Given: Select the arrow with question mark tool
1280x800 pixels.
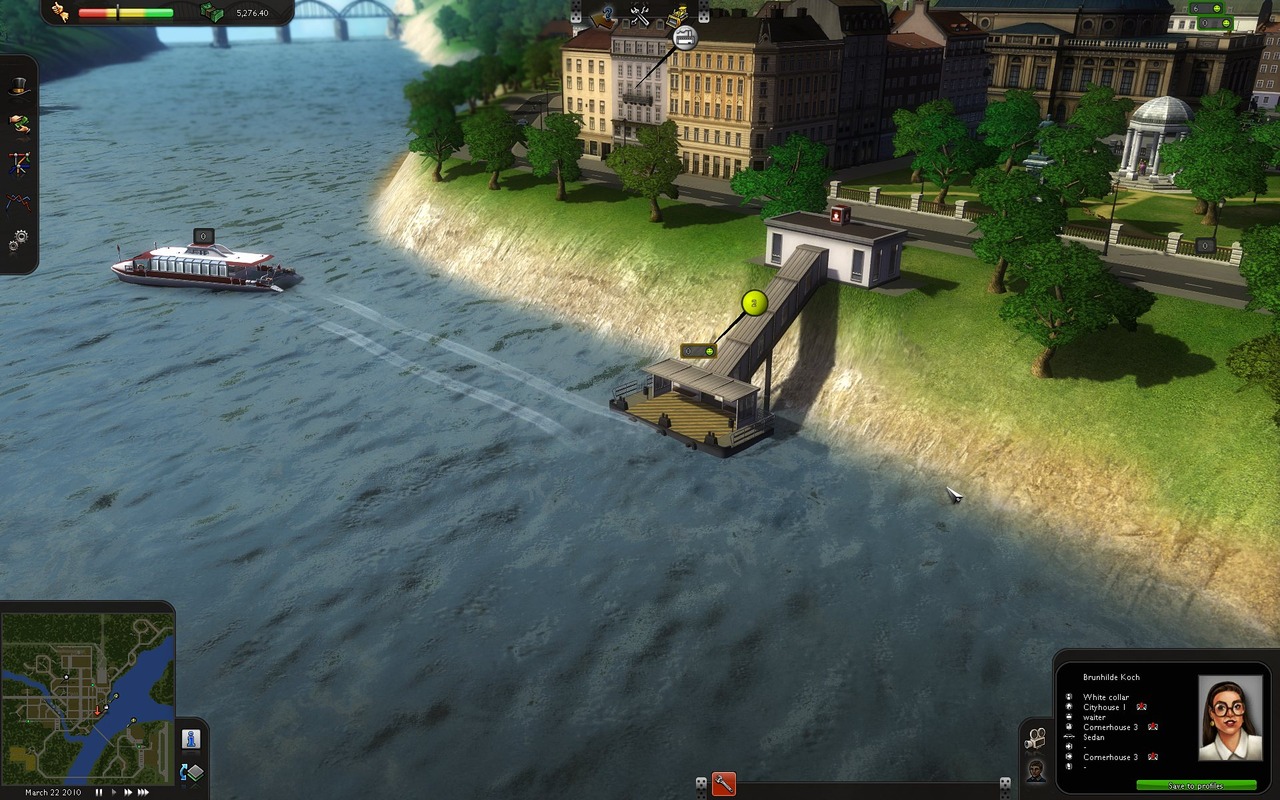Looking at the screenshot, I should [x=603, y=15].
